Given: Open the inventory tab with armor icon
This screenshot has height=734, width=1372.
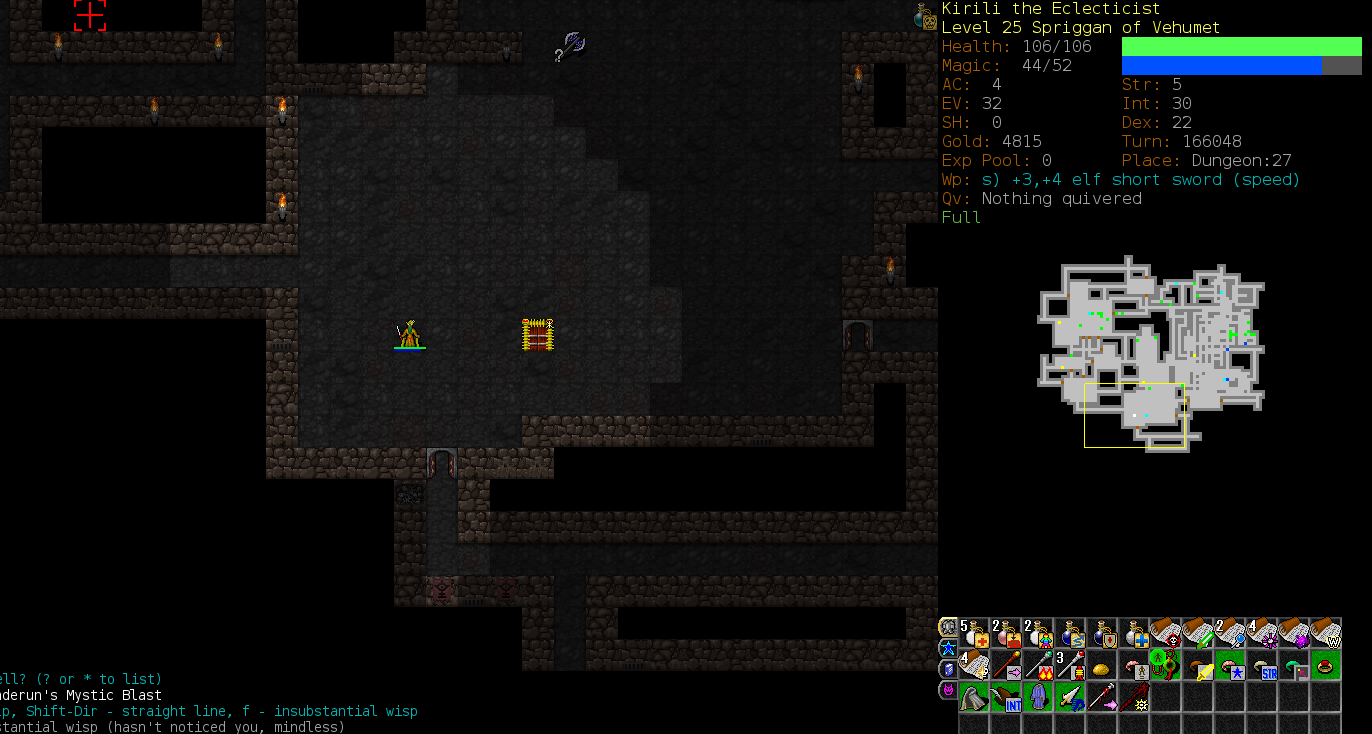Looking at the screenshot, I should pyautogui.click(x=947, y=627).
